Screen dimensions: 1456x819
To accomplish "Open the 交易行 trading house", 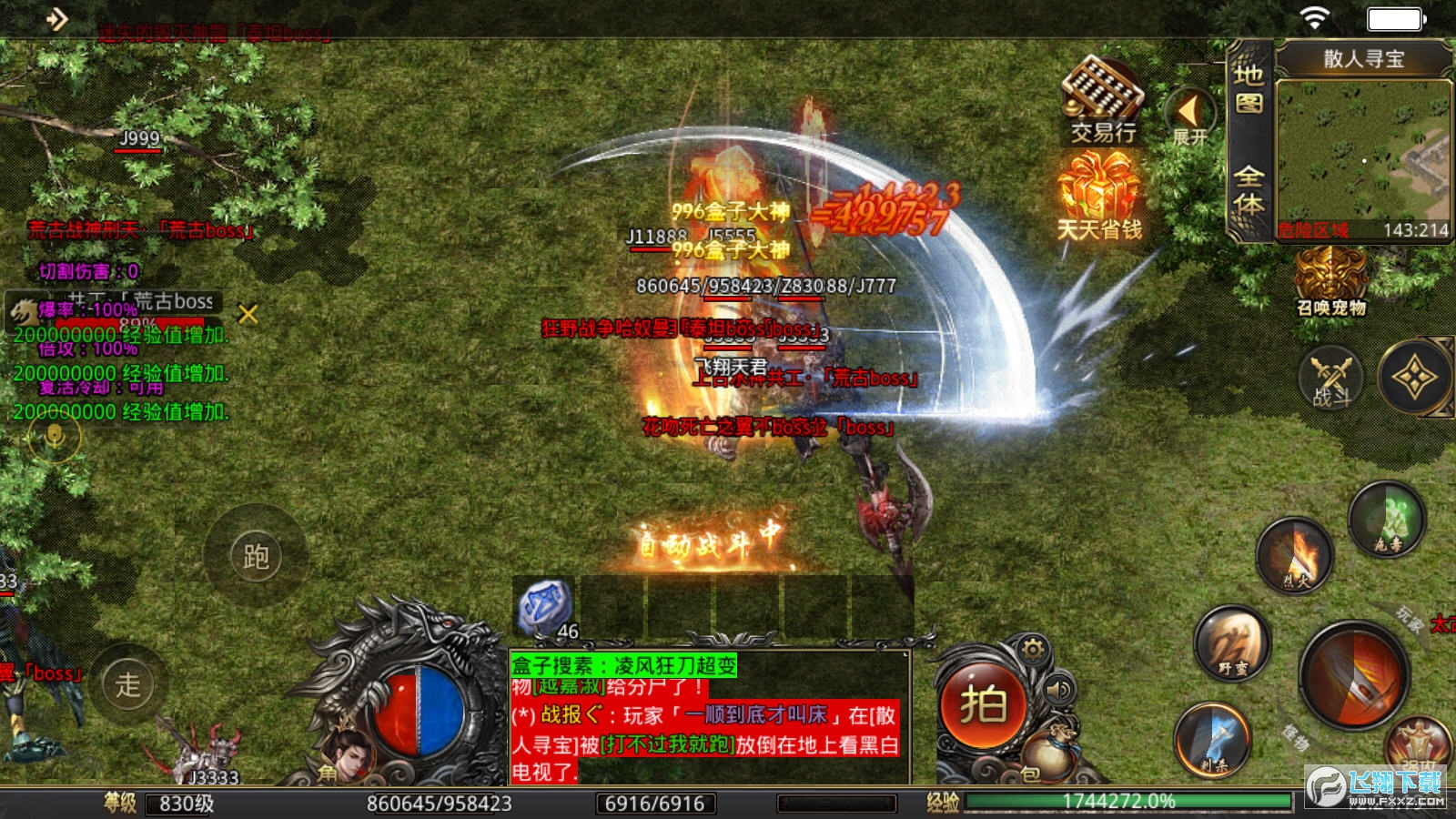I will [1102, 100].
